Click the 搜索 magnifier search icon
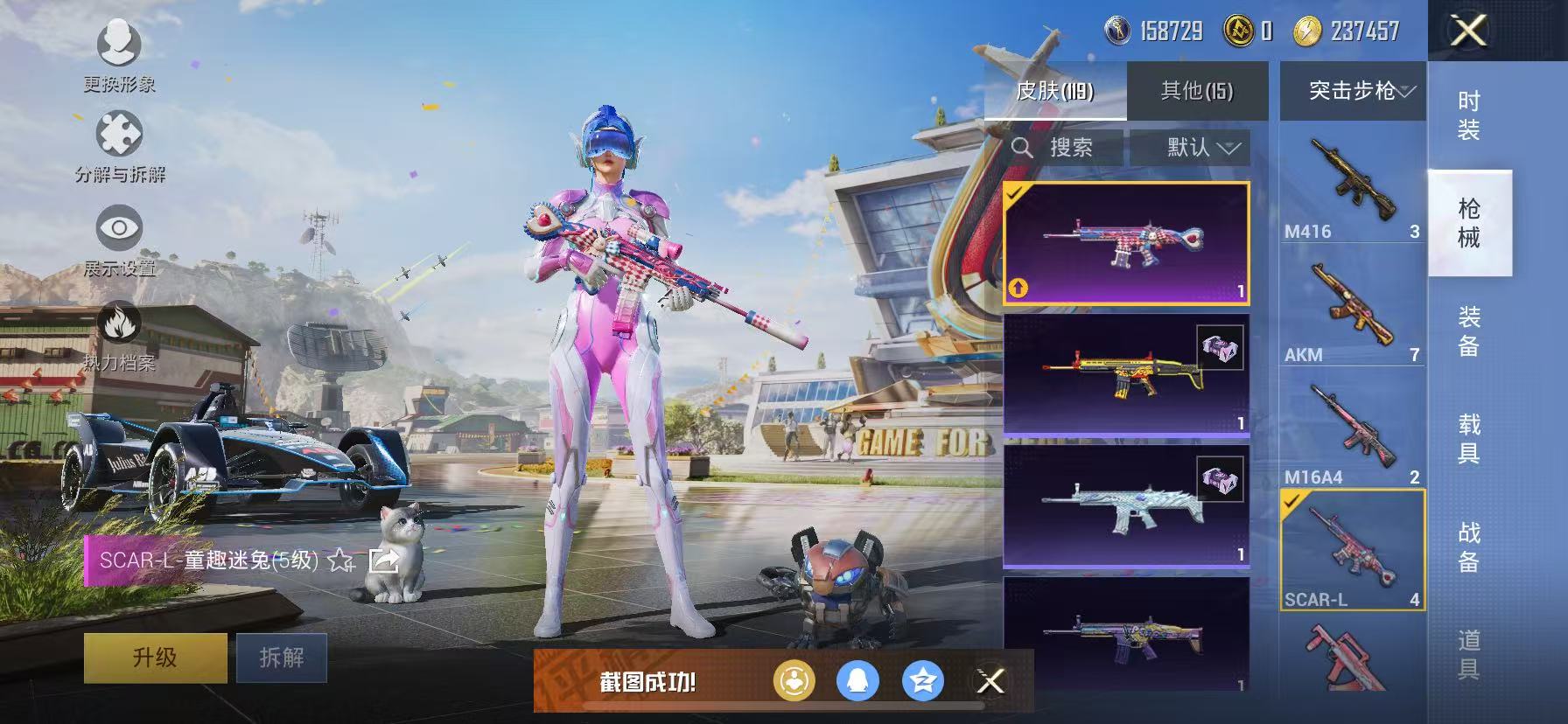 1023,148
